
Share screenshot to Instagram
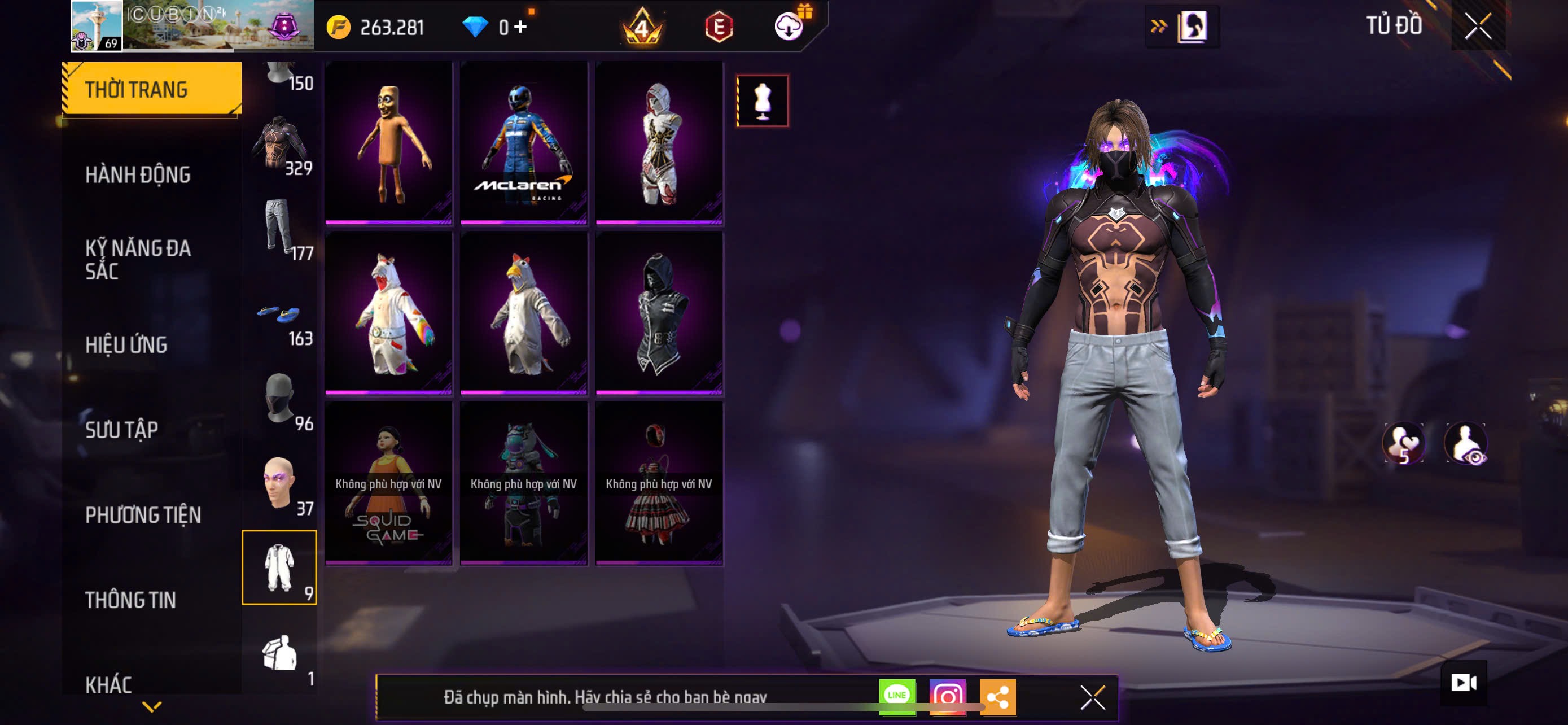tap(947, 696)
